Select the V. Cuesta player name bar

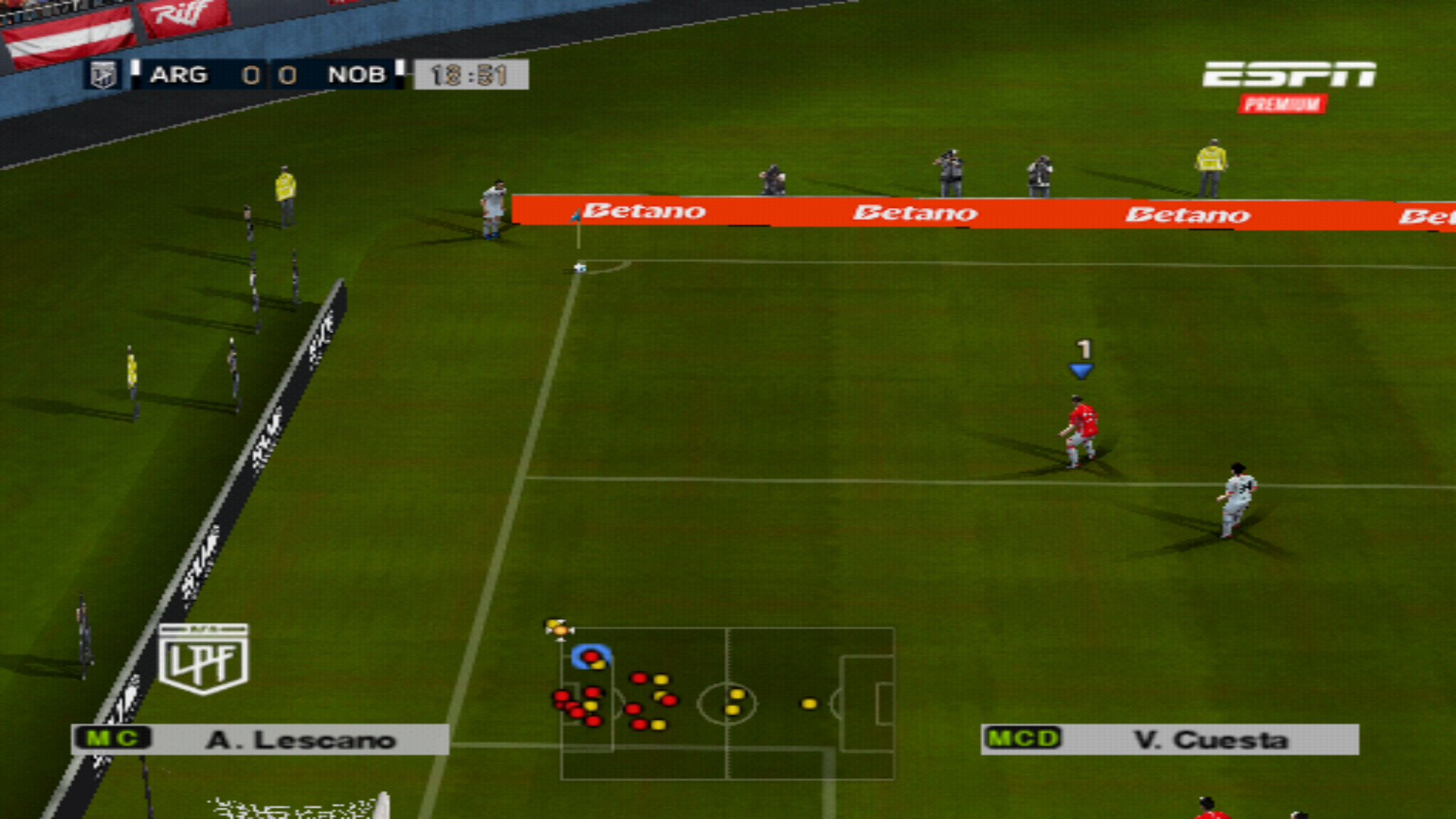coord(1169,739)
